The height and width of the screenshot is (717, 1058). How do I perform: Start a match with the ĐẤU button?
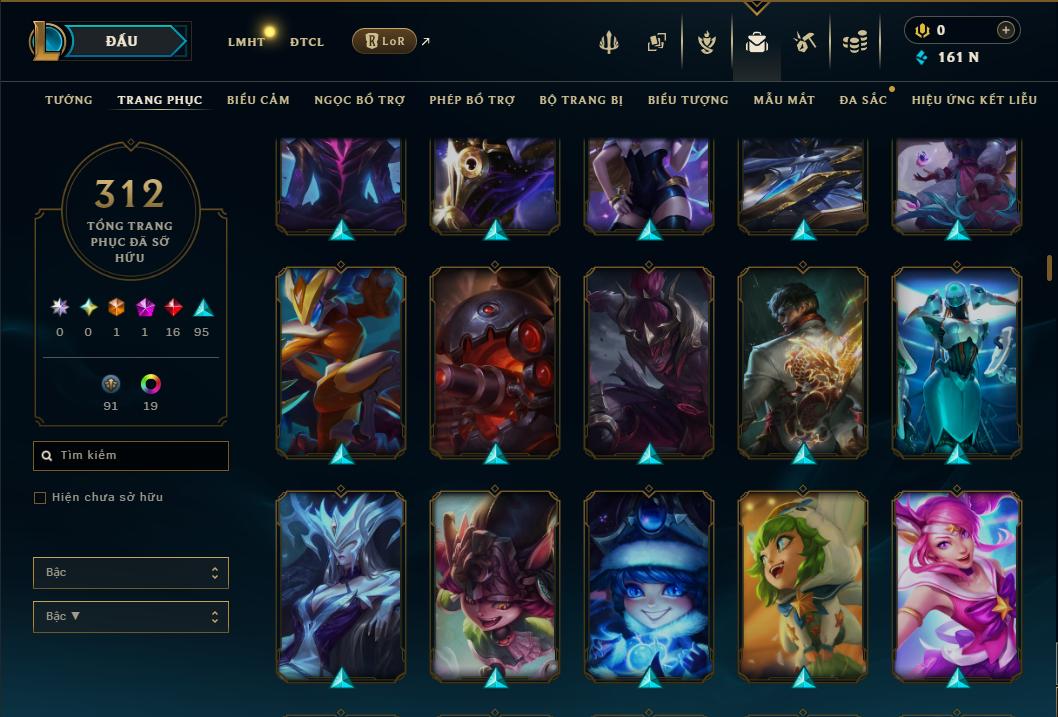coord(122,41)
